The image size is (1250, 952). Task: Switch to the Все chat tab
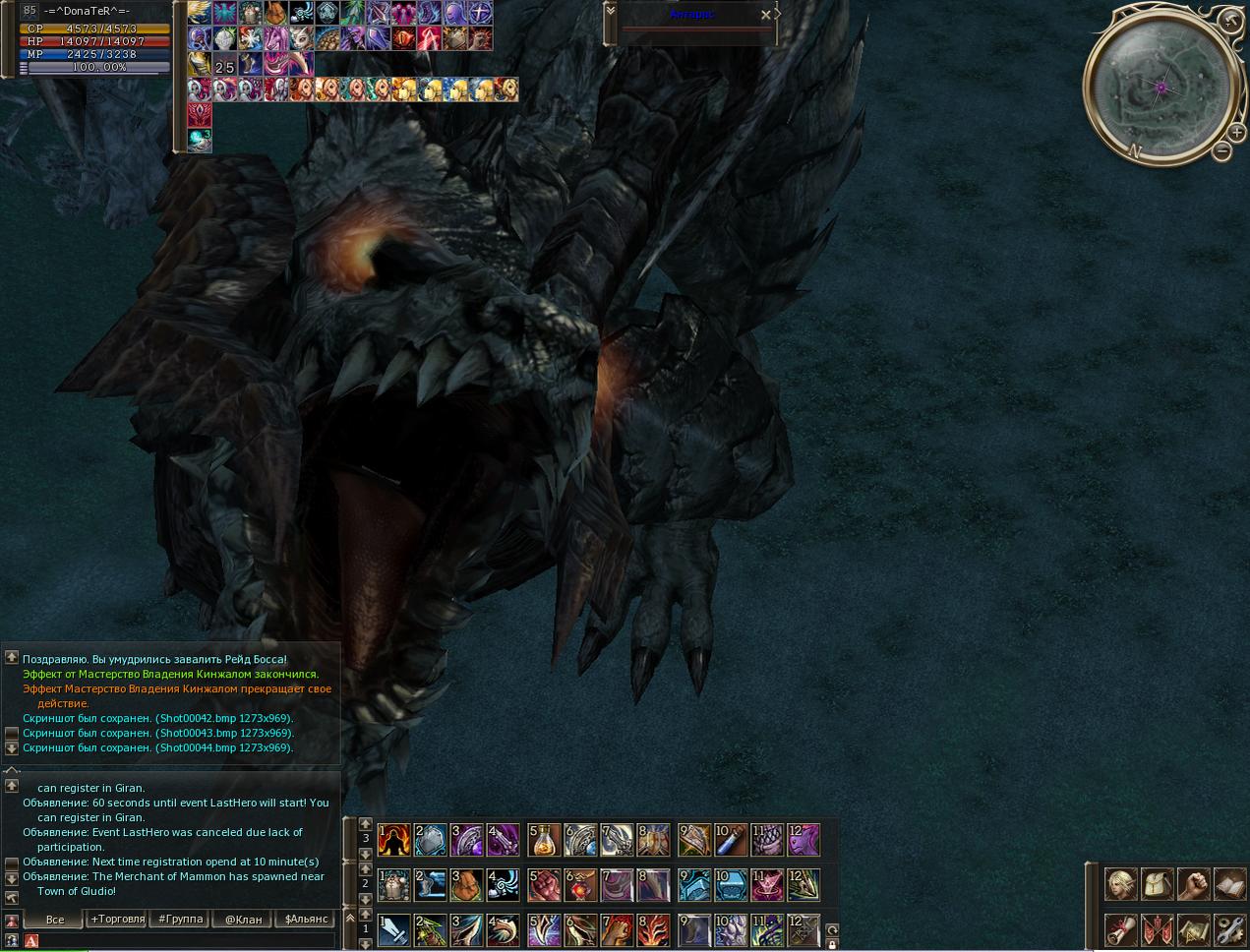tap(55, 920)
